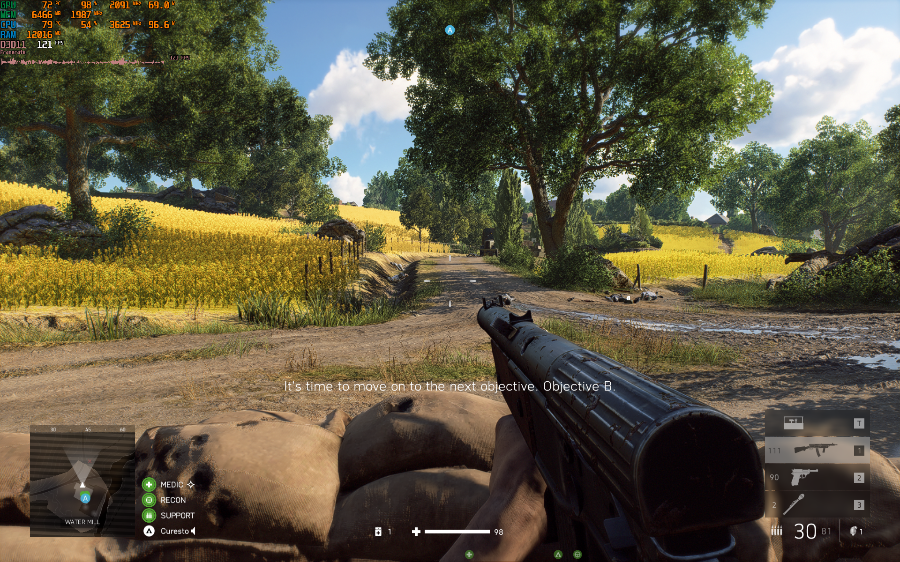Image resolution: width=900 pixels, height=562 pixels.
Task: Select the Recon squad member row
Action: tap(170, 500)
